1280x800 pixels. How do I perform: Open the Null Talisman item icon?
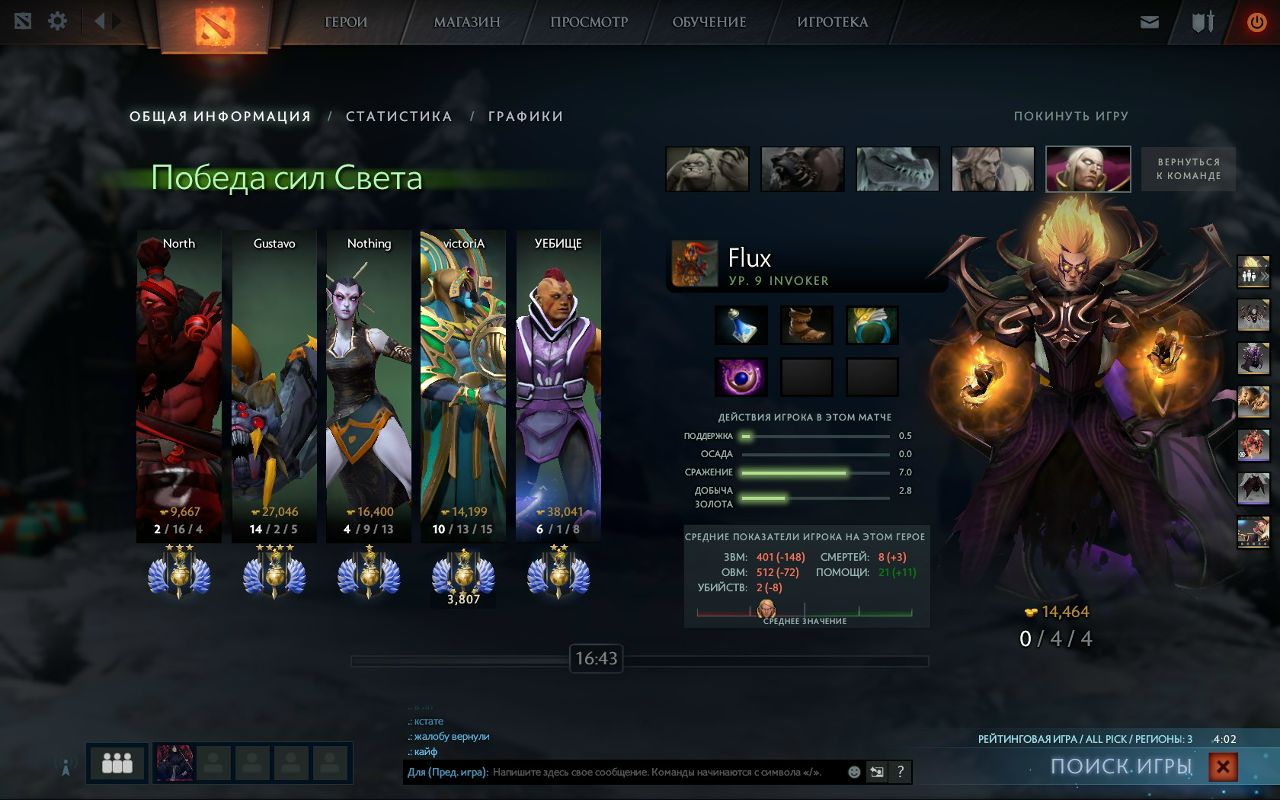point(742,376)
